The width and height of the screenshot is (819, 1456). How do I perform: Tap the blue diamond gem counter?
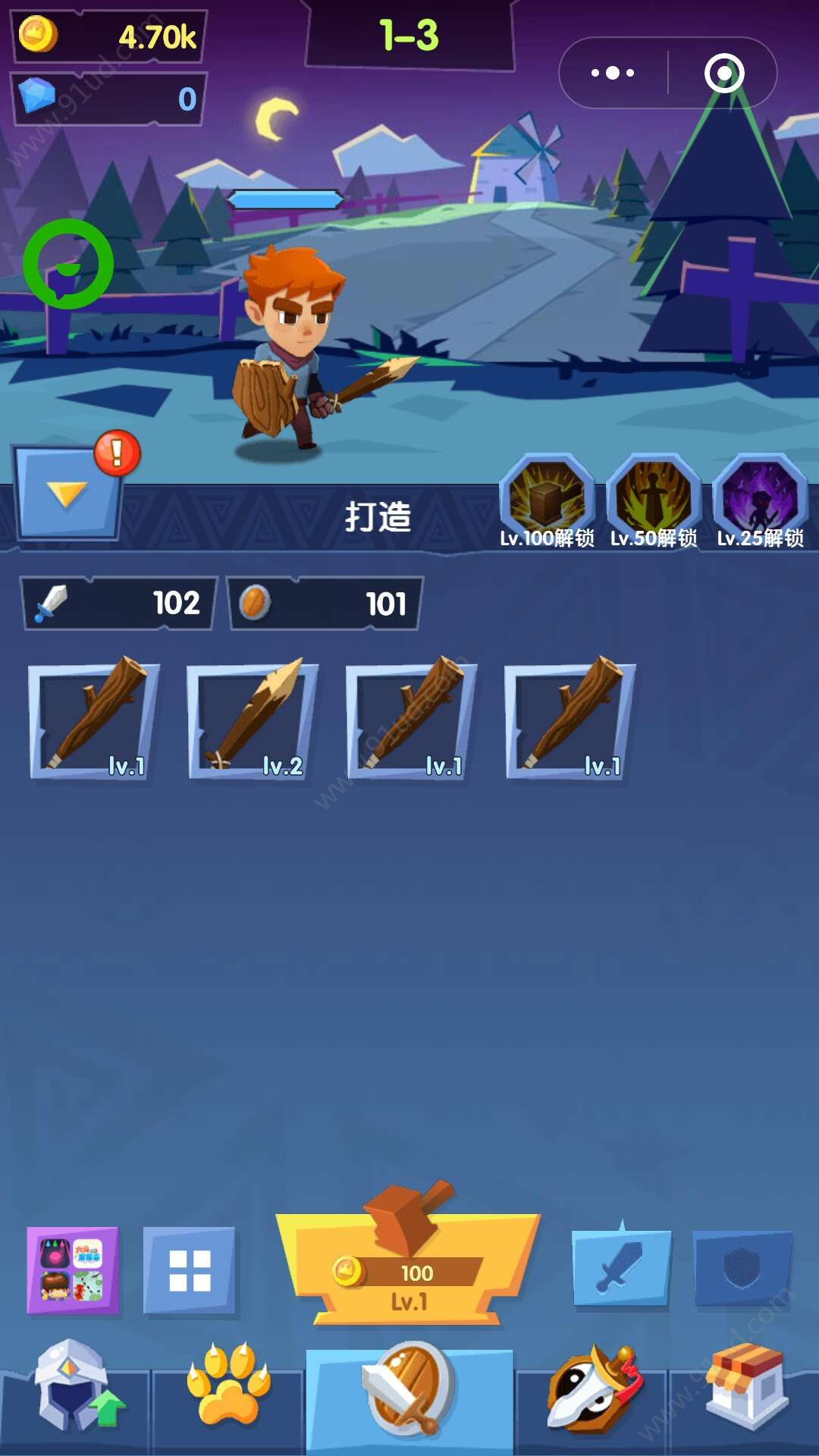[110, 99]
